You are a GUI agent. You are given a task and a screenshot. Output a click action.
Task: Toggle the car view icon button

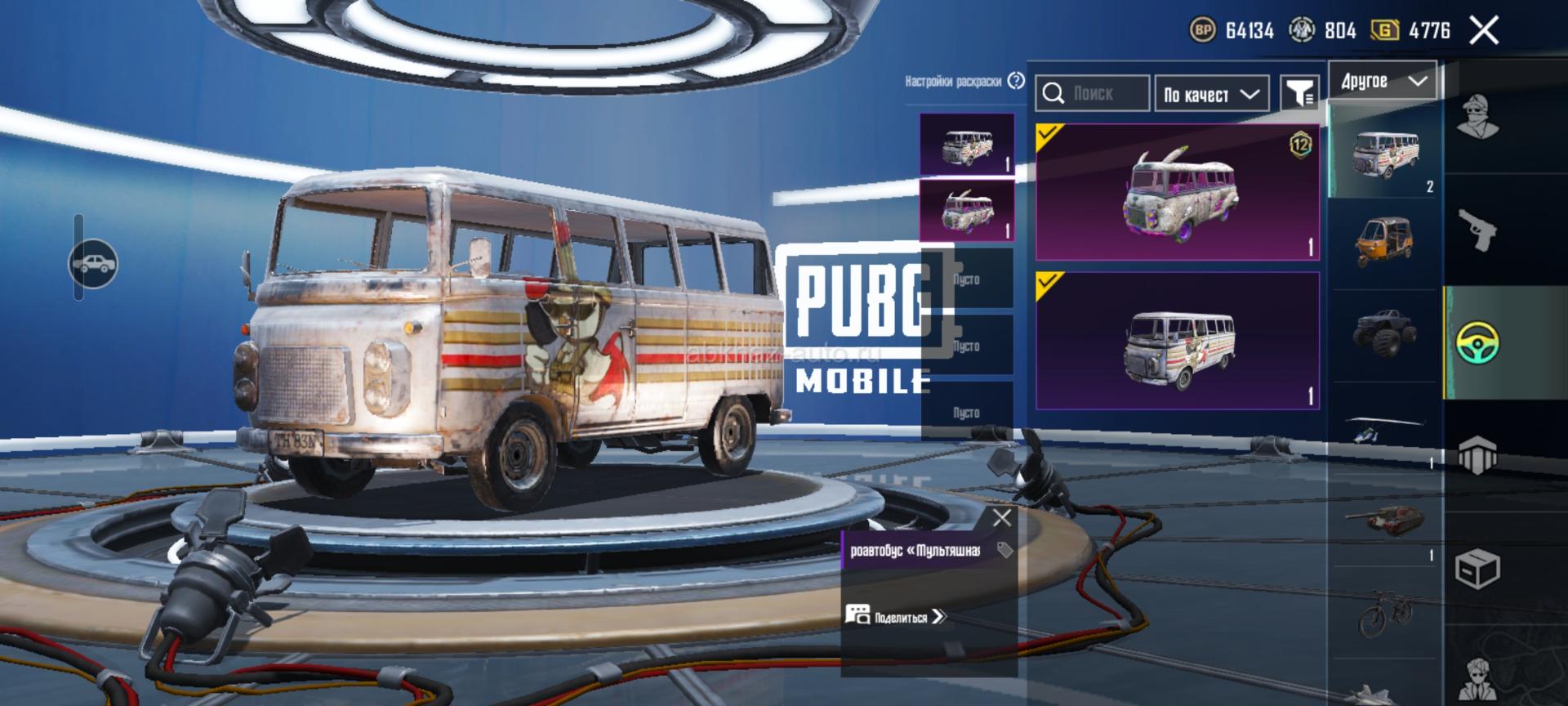coord(93,263)
